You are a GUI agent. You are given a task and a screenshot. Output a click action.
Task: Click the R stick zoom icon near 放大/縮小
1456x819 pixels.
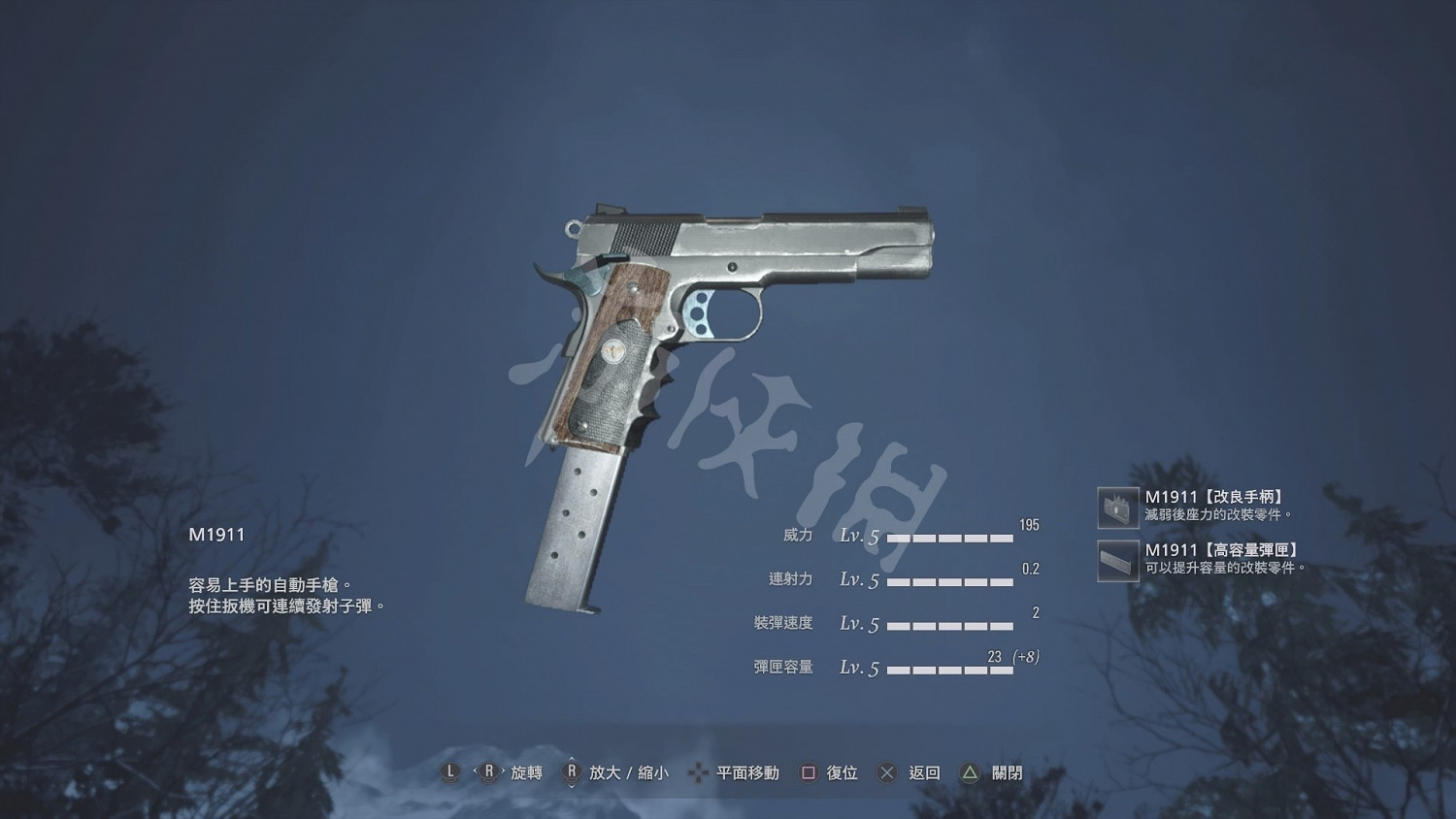pyautogui.click(x=573, y=772)
